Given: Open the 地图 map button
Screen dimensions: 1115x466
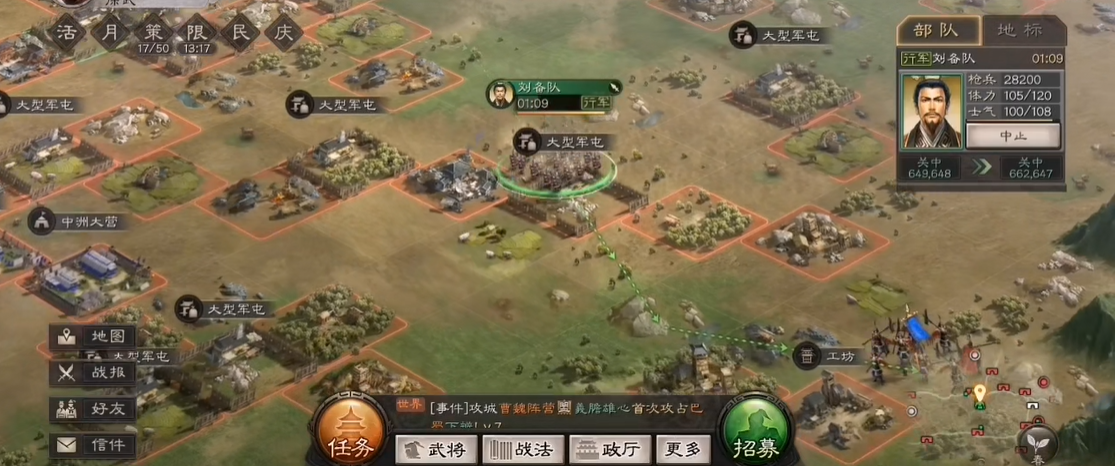Looking at the screenshot, I should click(94, 336).
